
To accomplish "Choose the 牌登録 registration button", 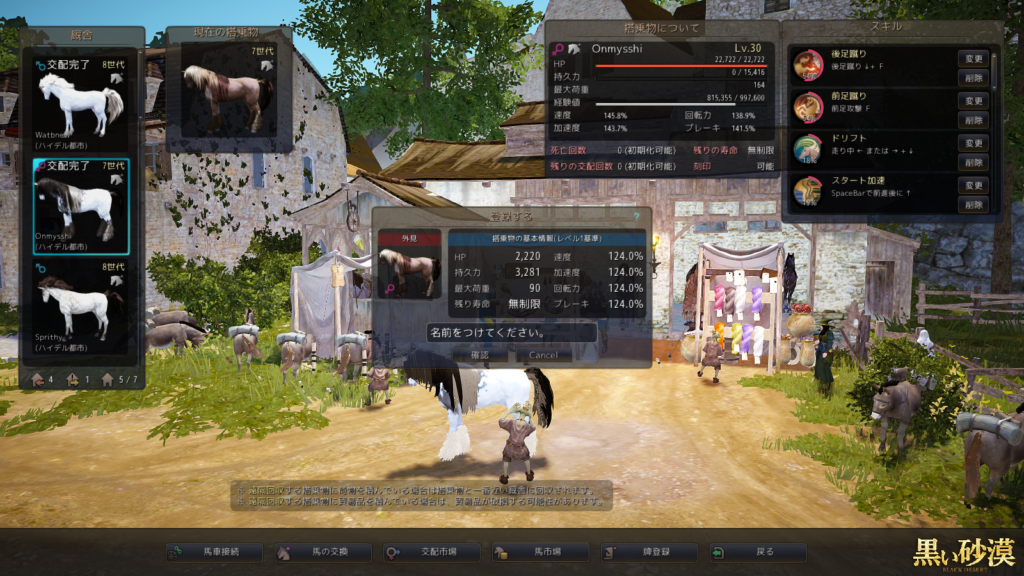I will pyautogui.click(x=647, y=552).
